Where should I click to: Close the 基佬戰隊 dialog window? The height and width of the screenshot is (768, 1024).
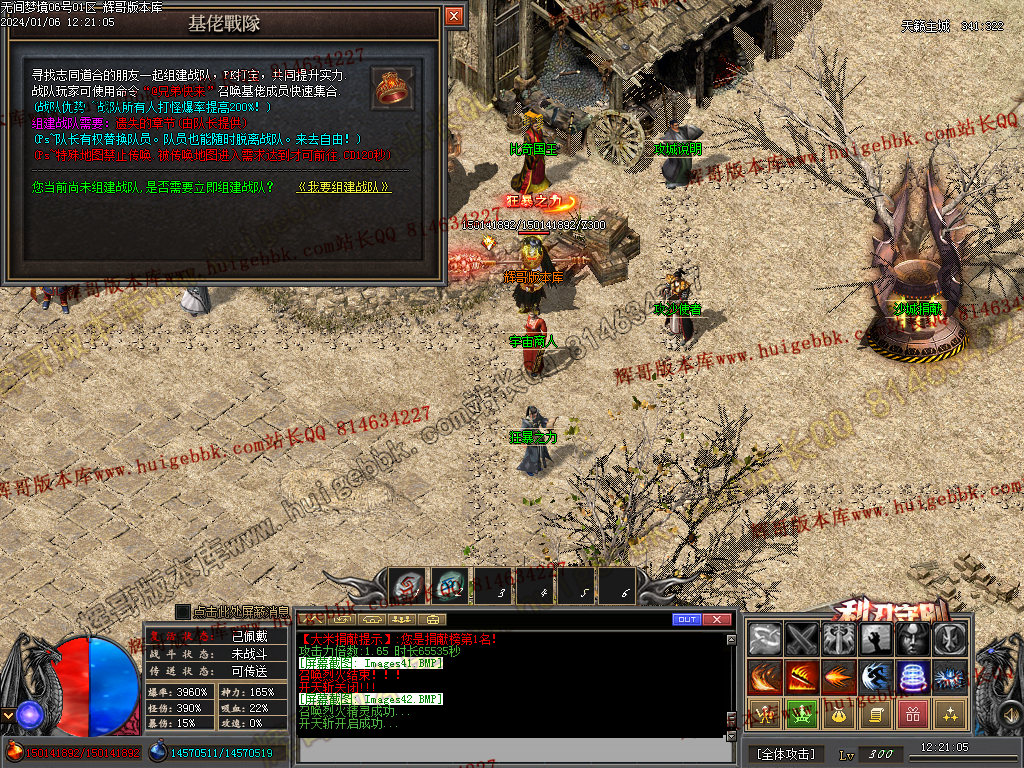pyautogui.click(x=454, y=16)
